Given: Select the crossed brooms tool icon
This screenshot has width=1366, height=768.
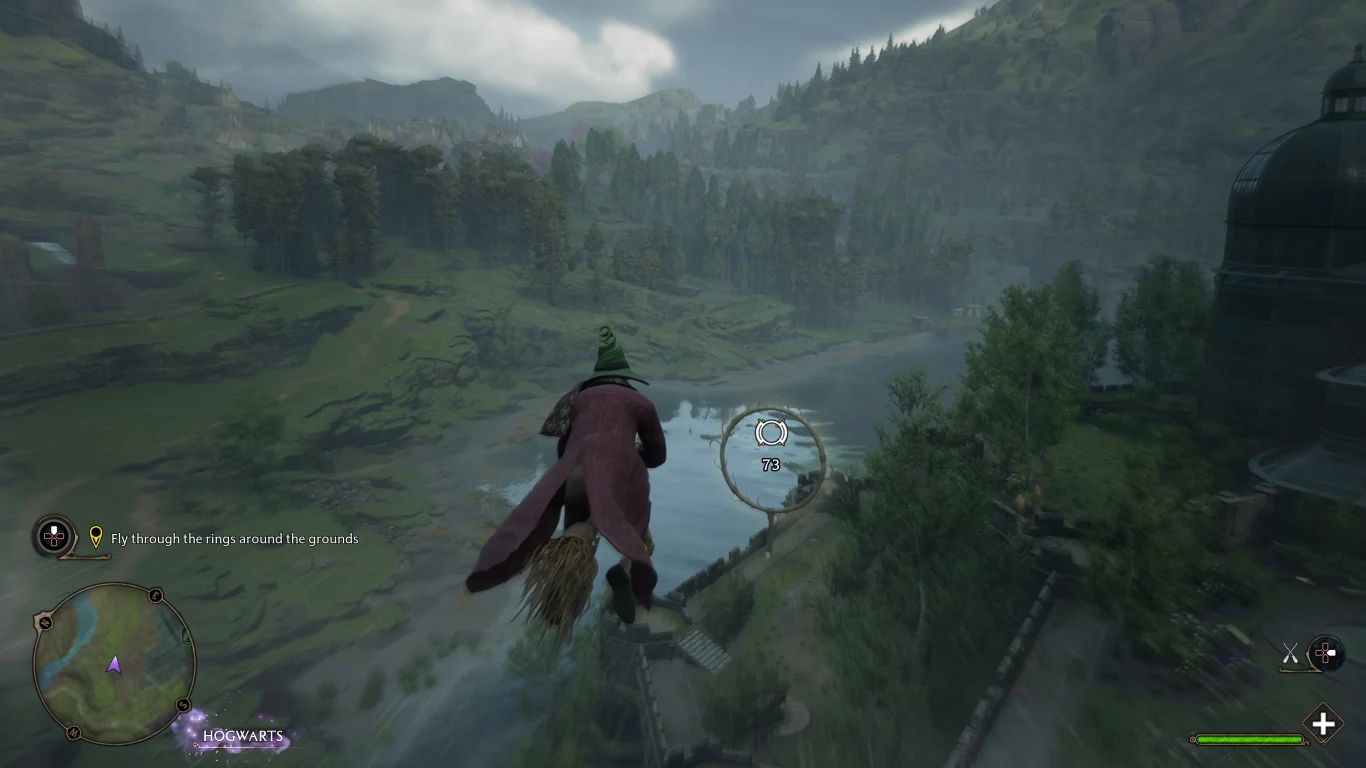Looking at the screenshot, I should click(1291, 654).
